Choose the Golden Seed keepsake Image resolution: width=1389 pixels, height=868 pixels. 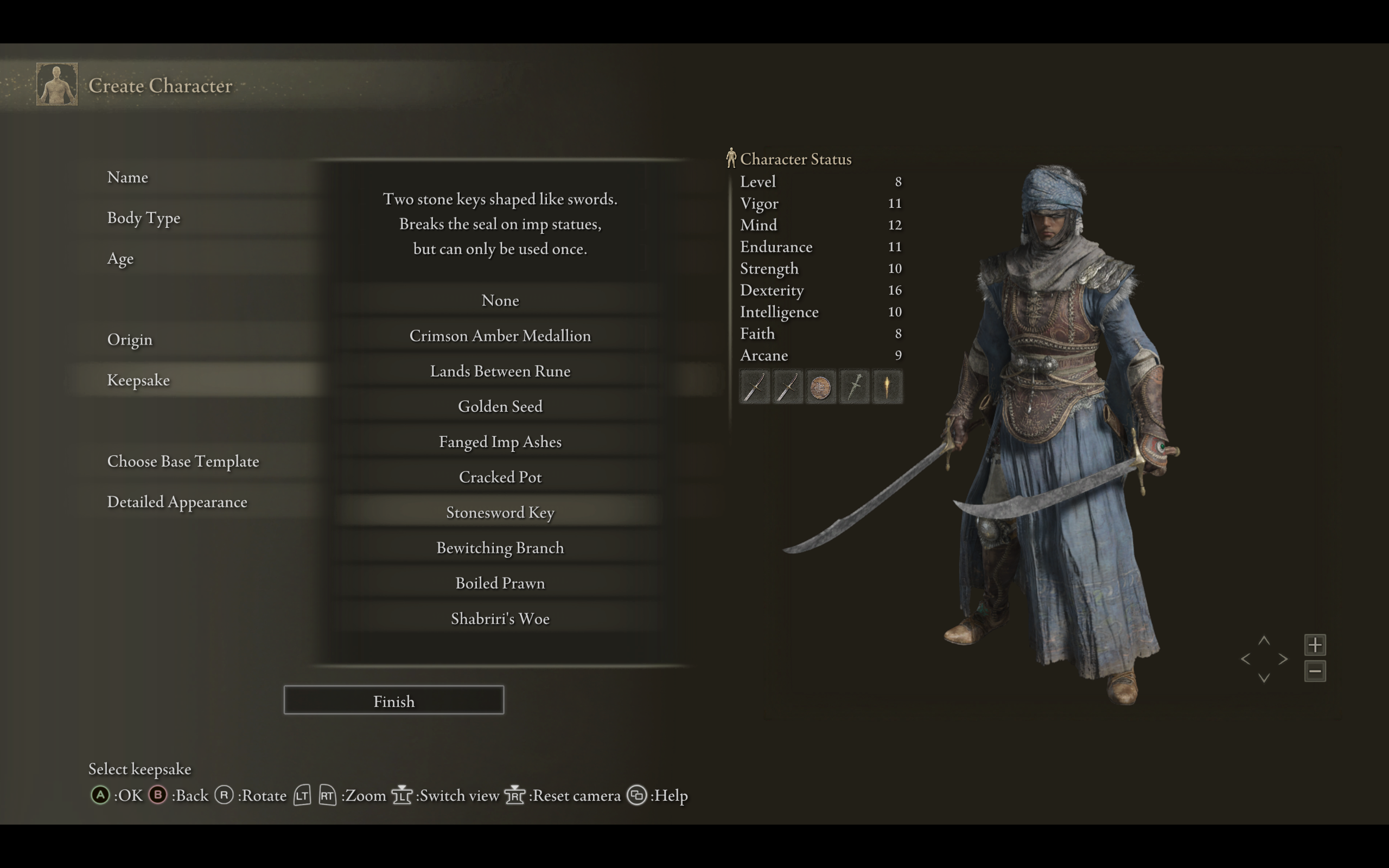[x=500, y=406]
